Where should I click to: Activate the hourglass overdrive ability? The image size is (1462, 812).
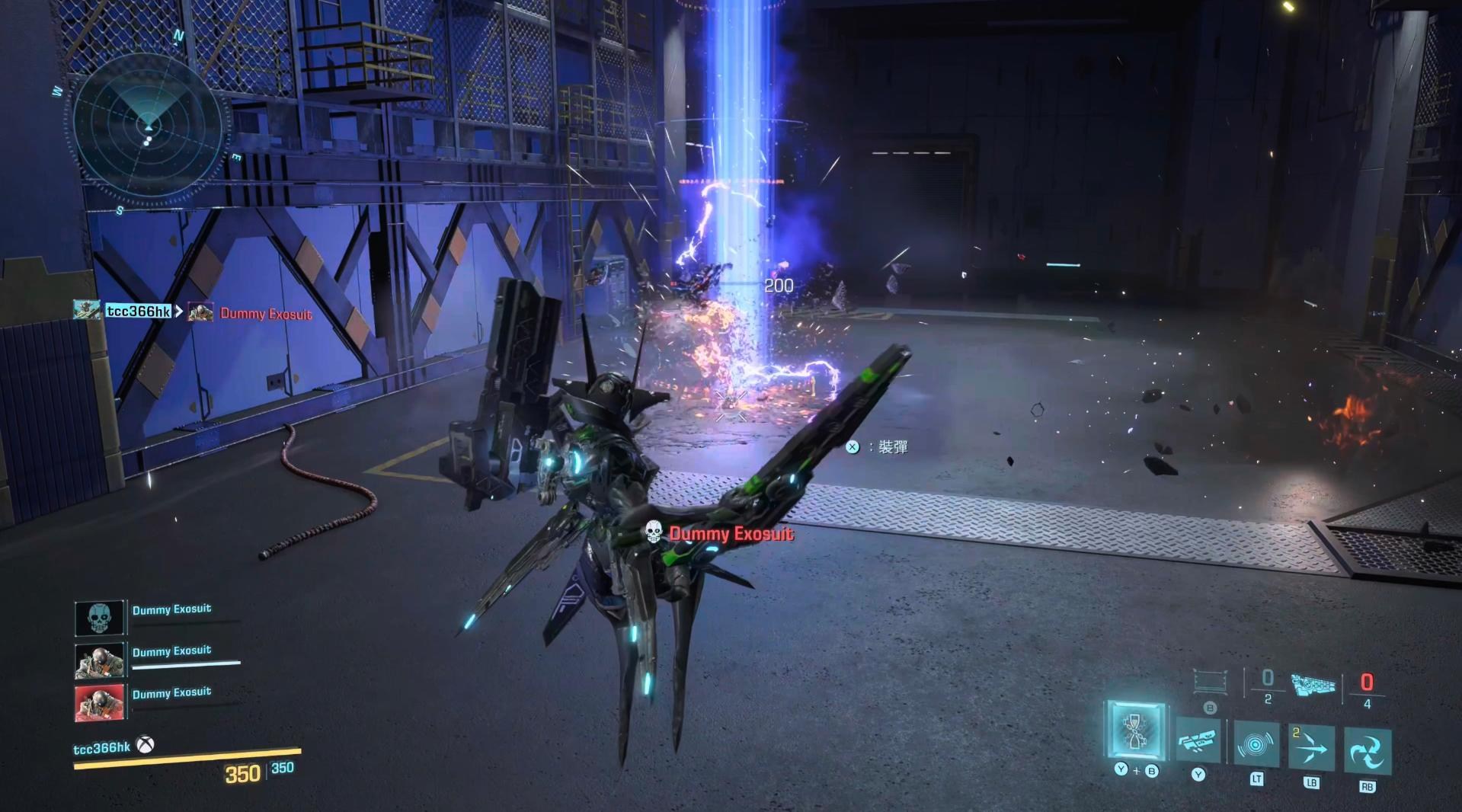click(1135, 731)
